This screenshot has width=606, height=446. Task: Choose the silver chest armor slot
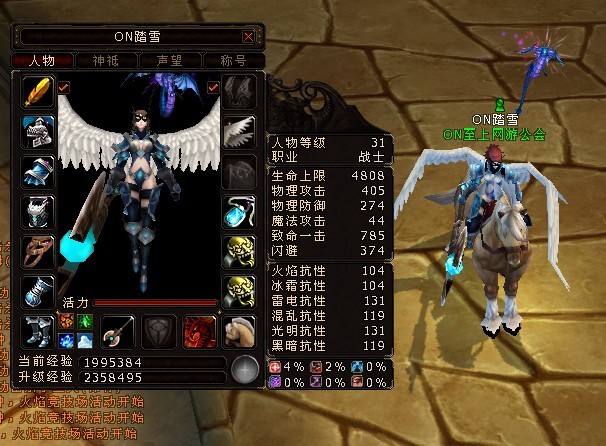38,211
